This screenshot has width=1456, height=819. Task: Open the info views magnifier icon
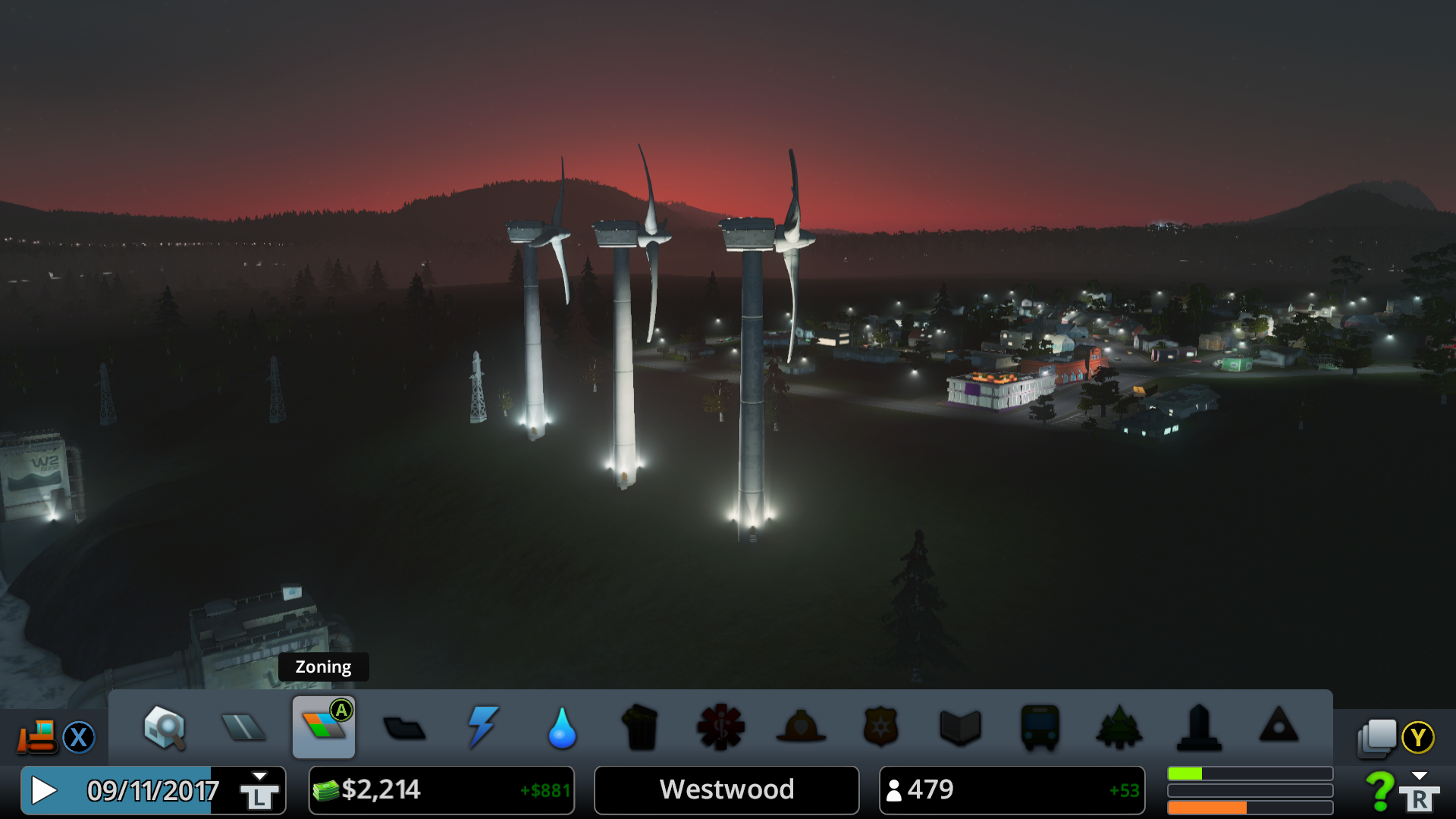tap(165, 728)
